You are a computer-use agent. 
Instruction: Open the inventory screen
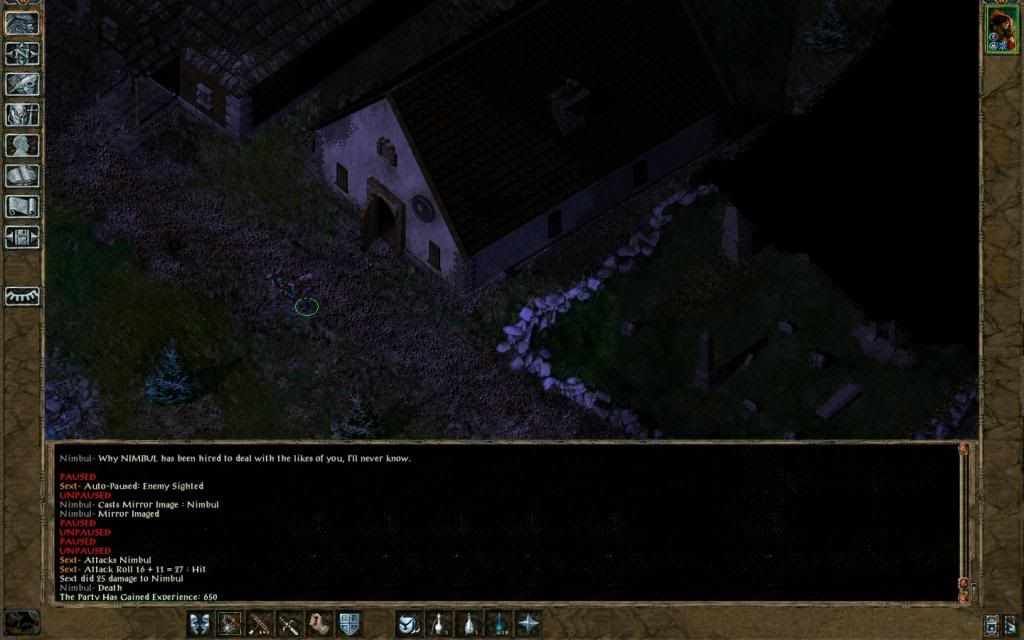(22, 115)
